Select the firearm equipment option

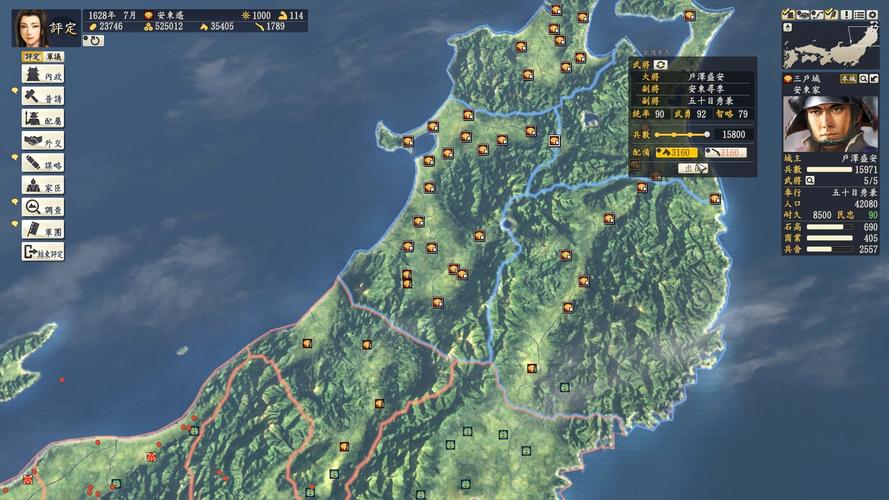coord(725,153)
